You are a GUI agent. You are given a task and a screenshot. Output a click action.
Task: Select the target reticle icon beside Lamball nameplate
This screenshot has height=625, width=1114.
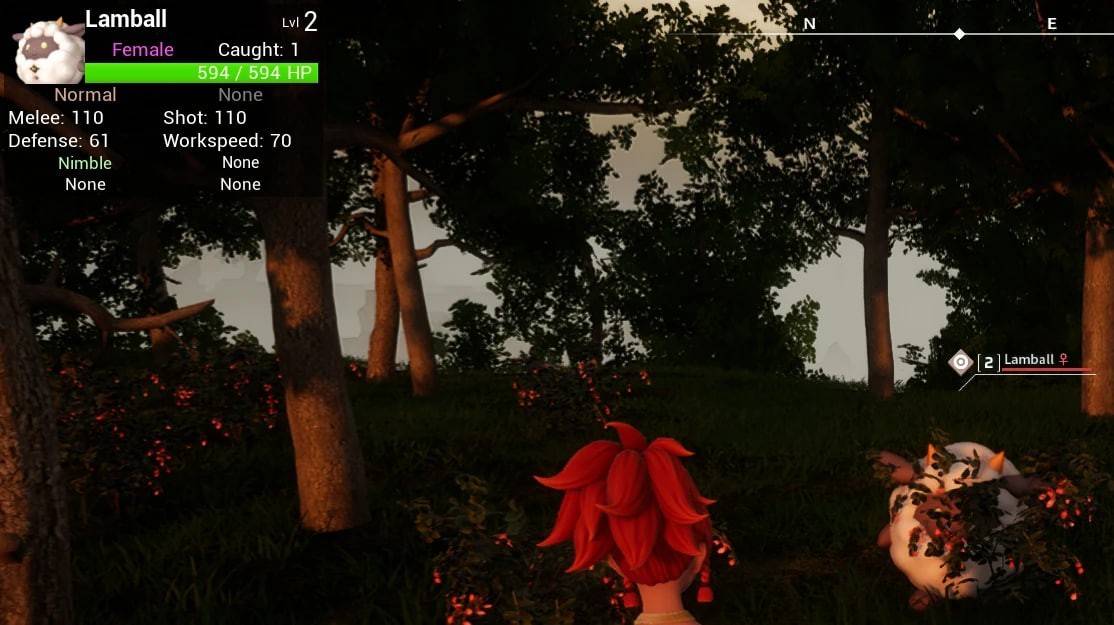[x=960, y=361]
